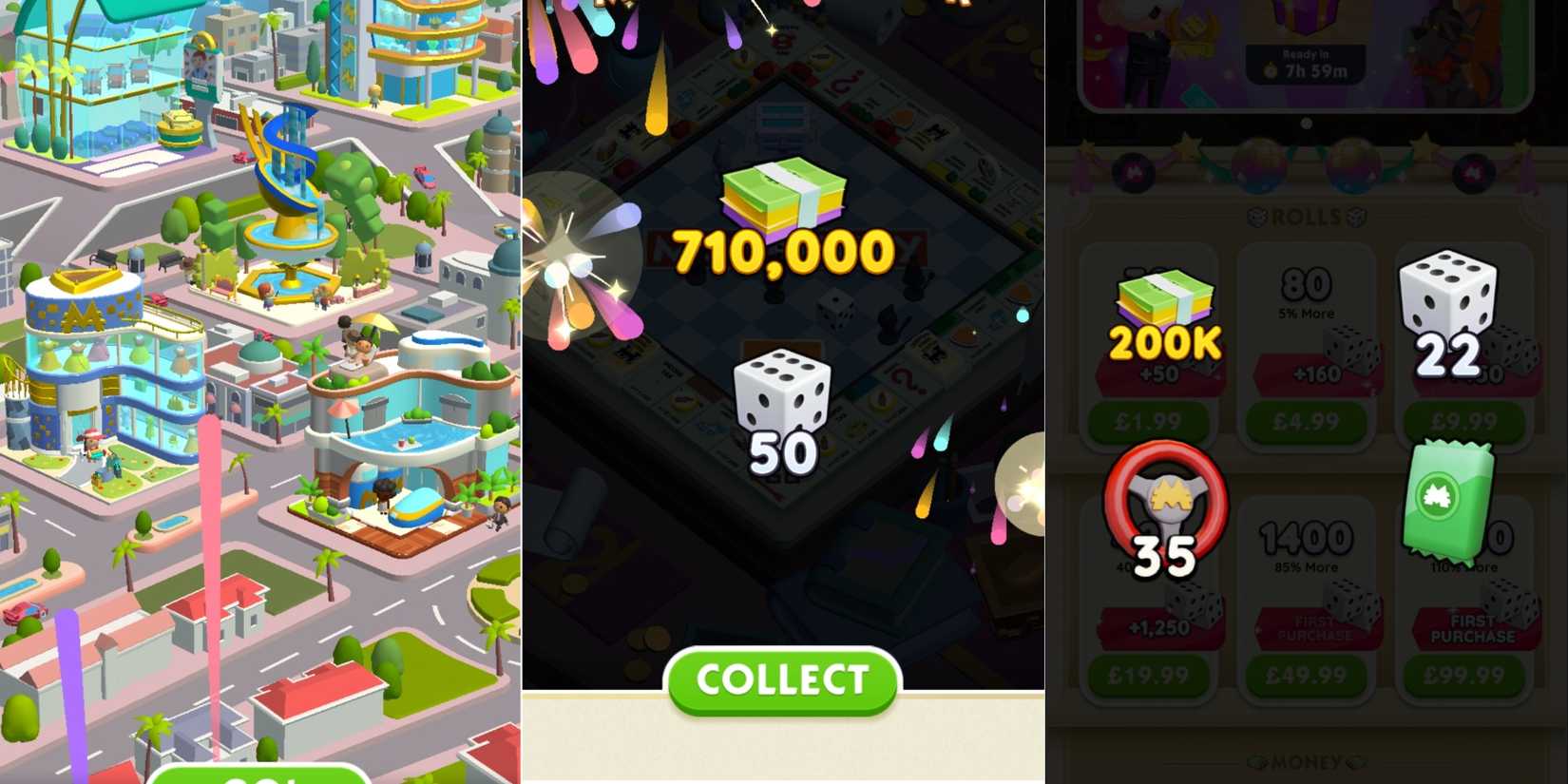Screen dimensions: 1568x784
Task: Open the ROLLS shop section
Action: tap(1306, 217)
